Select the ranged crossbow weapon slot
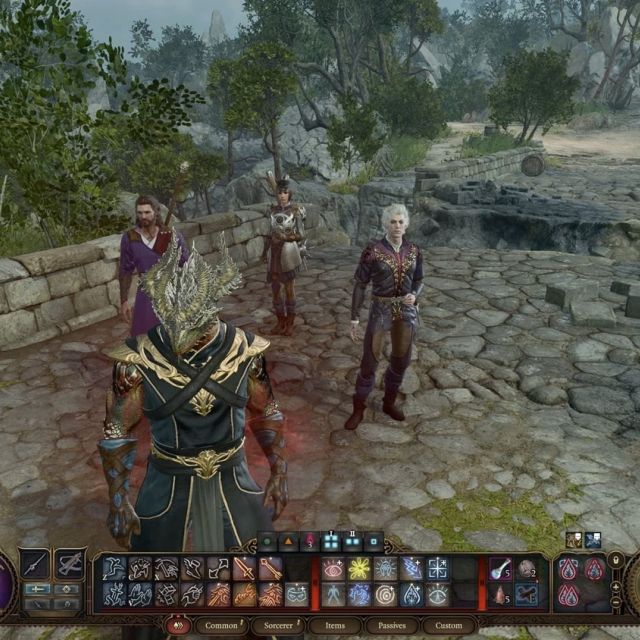640x640 pixels. (69, 564)
